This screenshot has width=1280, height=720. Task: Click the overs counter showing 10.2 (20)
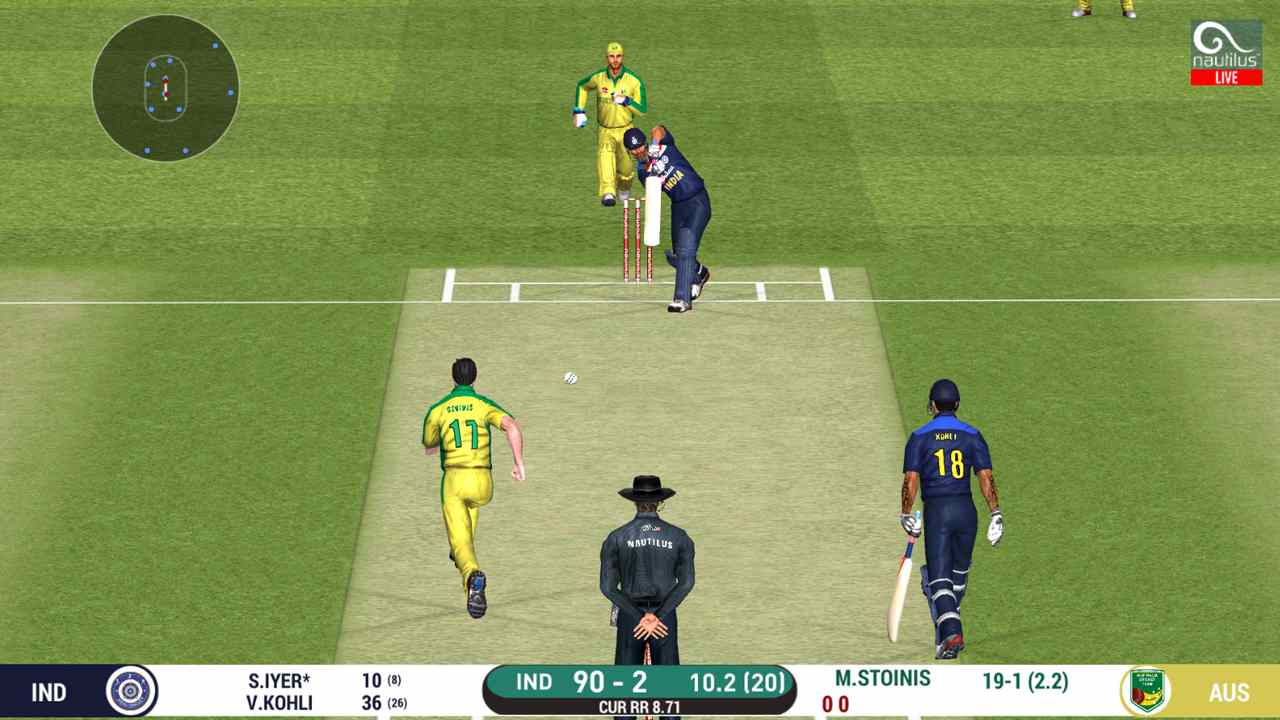737,682
